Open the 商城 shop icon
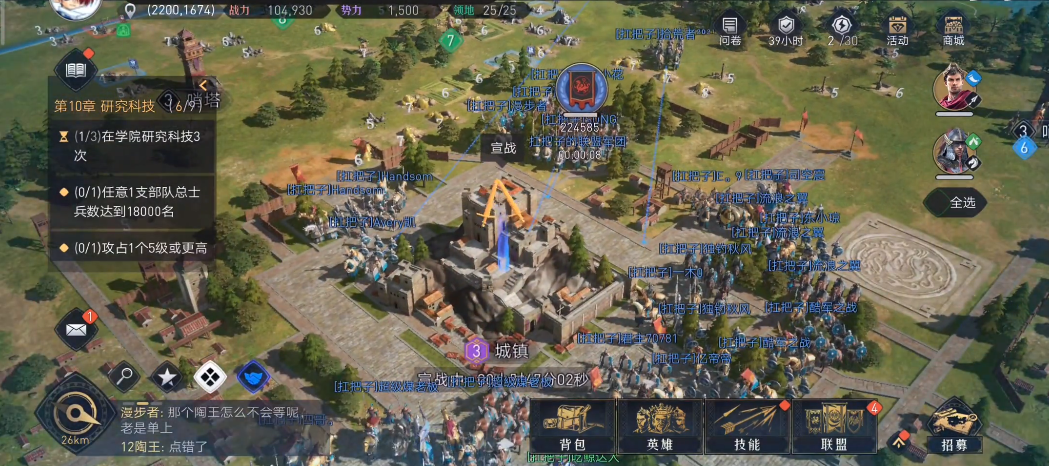Screen dimensions: 1049x466 click(x=953, y=28)
